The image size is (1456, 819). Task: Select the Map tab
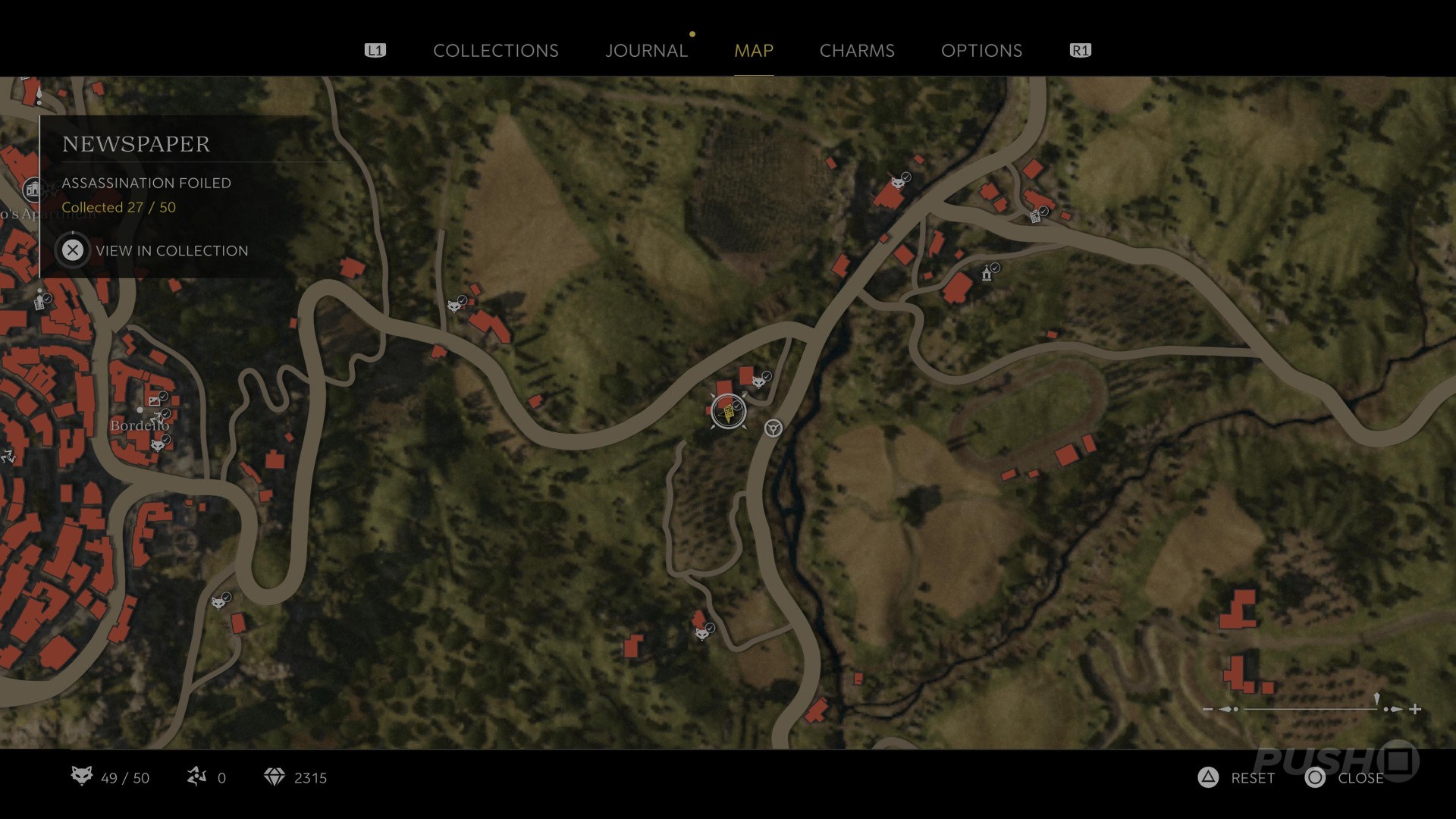tap(753, 51)
